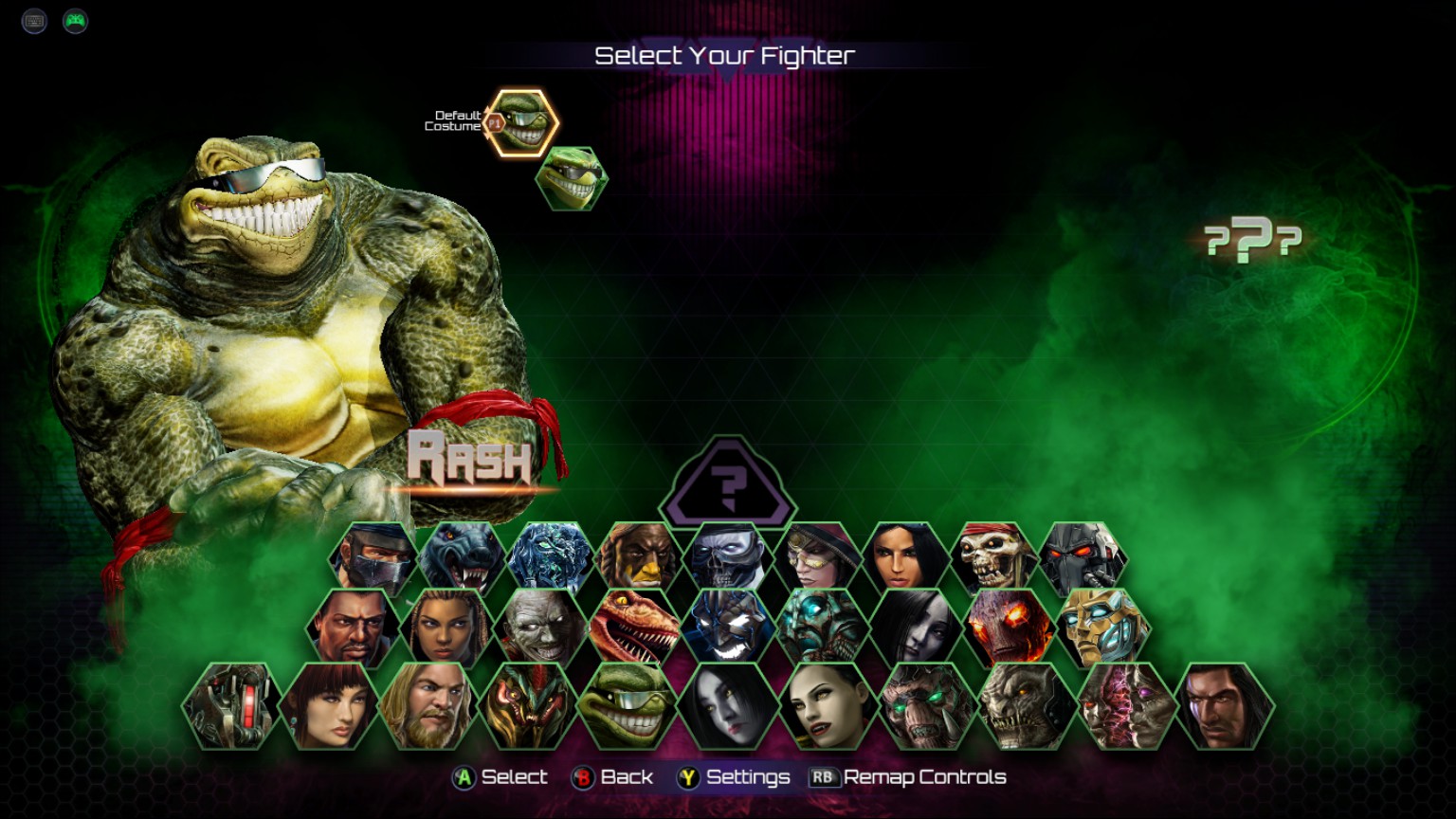
Task: Pick Glacius the ice alien portrait
Action: point(550,560)
